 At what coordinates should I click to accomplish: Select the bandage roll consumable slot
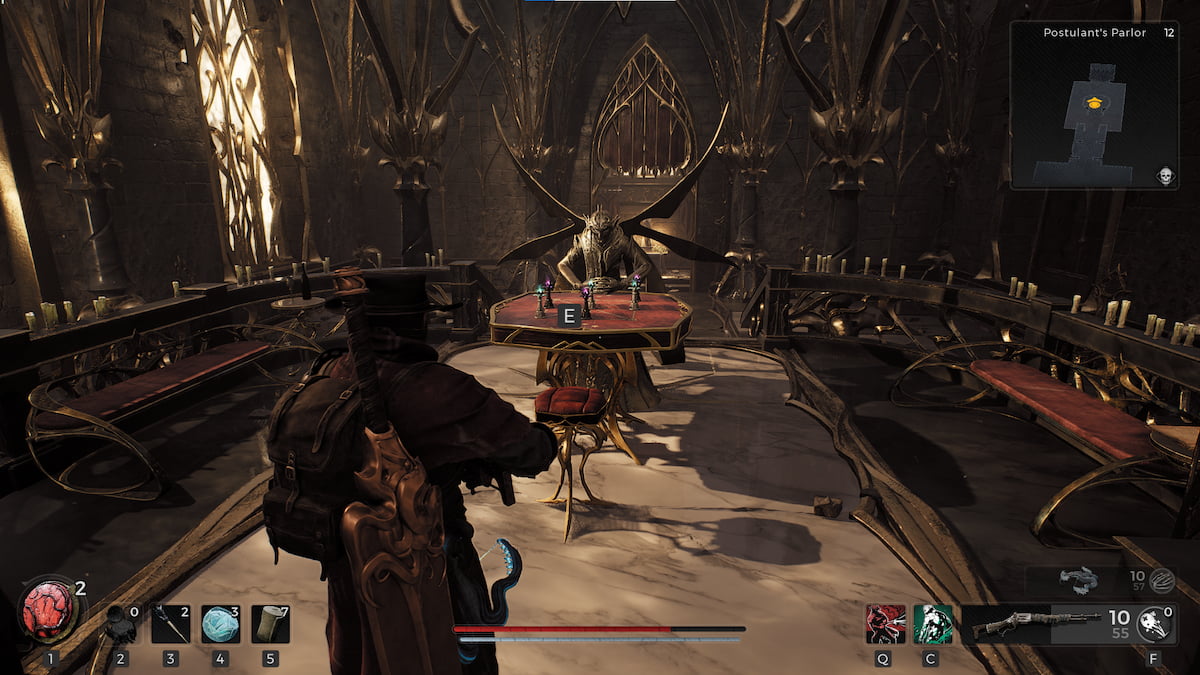tap(270, 623)
